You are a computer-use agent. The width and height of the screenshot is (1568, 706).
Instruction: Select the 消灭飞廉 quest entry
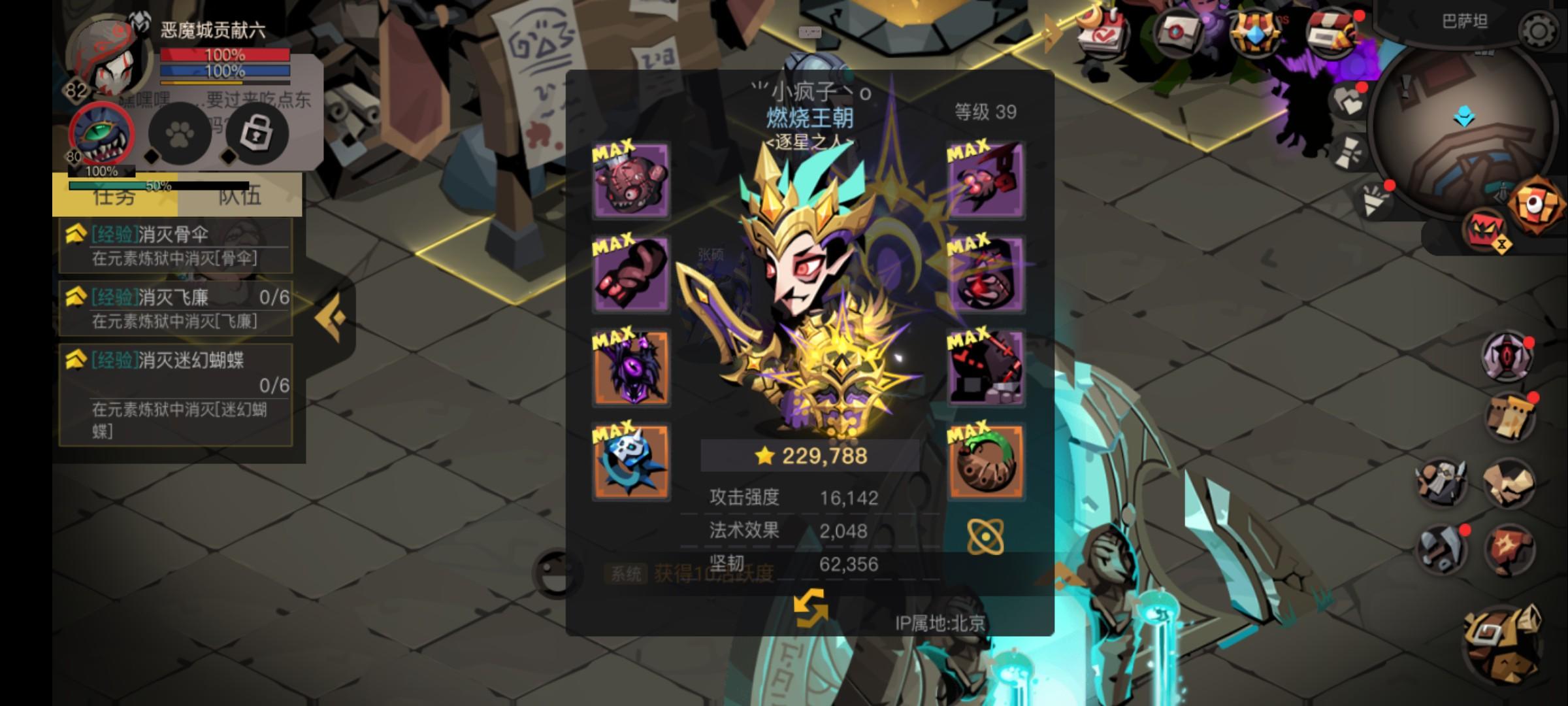tap(174, 308)
